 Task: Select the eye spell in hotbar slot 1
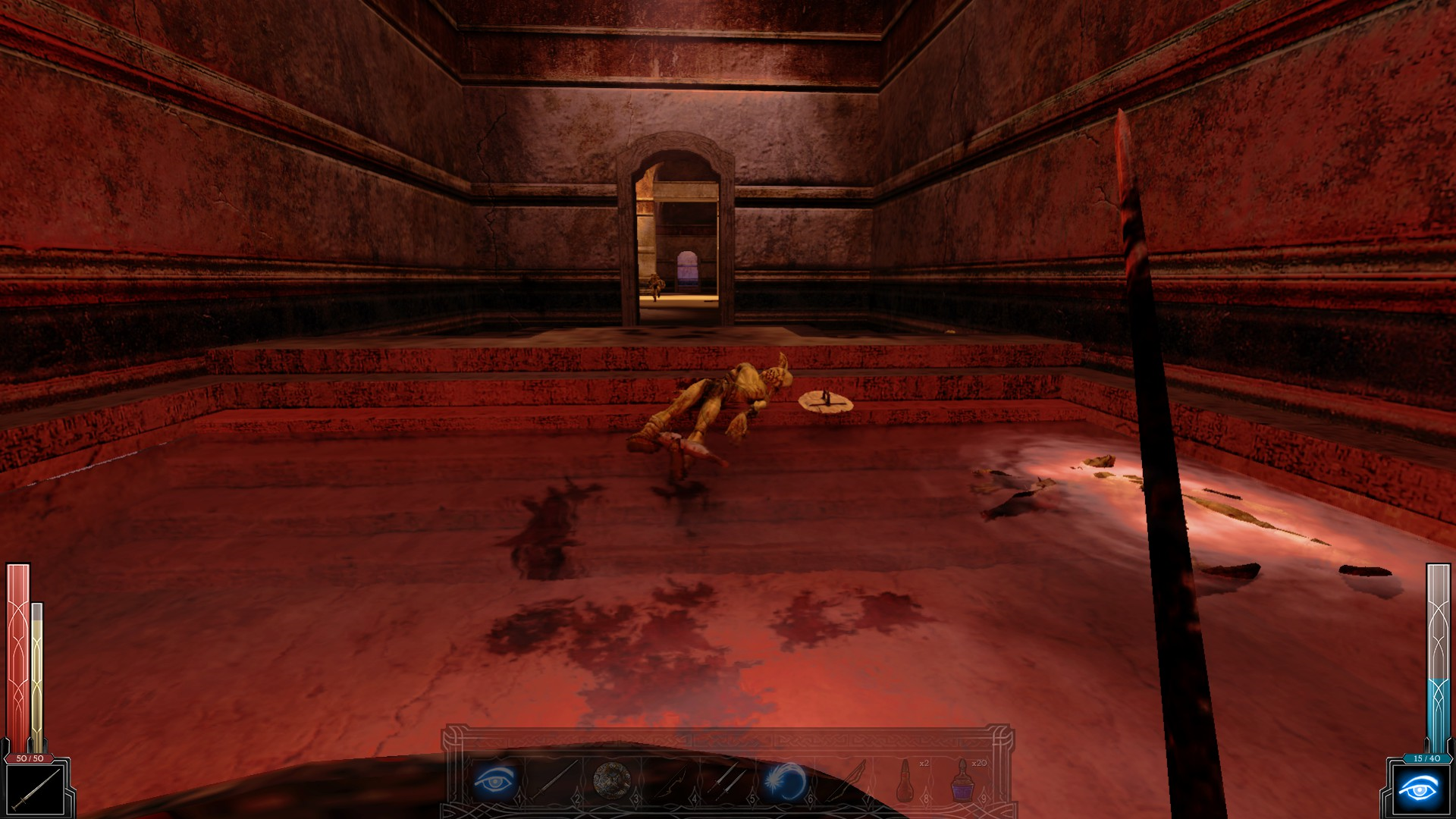(x=494, y=781)
